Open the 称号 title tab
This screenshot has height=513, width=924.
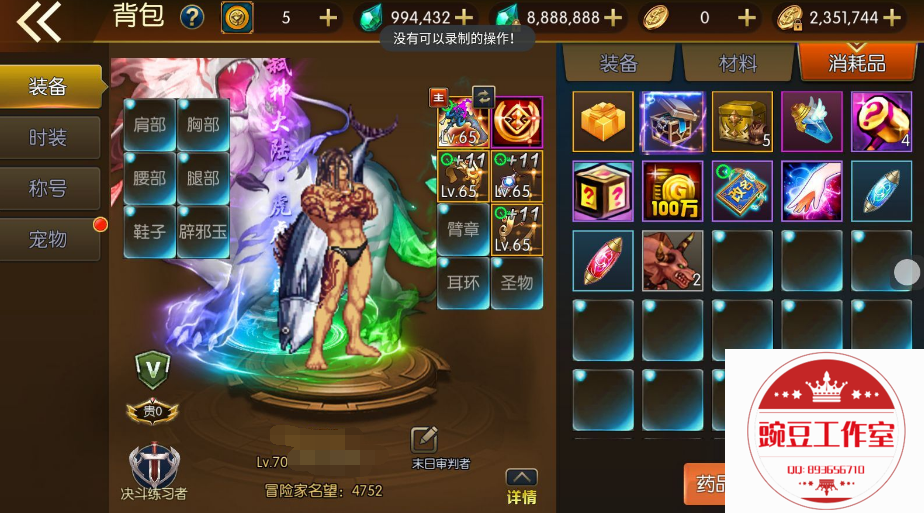pyautogui.click(x=48, y=188)
